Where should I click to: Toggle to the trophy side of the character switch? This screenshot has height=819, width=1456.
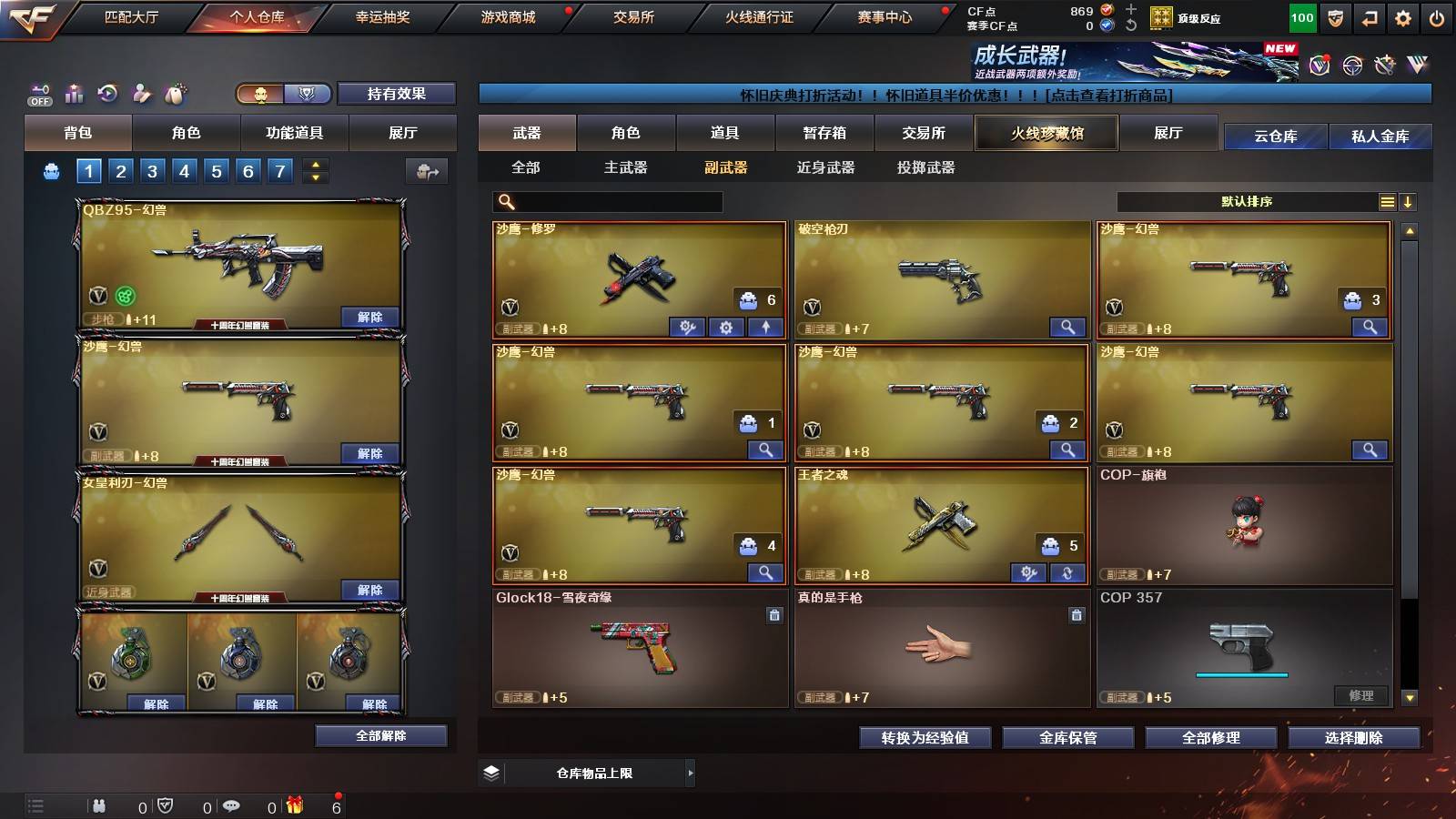307,94
